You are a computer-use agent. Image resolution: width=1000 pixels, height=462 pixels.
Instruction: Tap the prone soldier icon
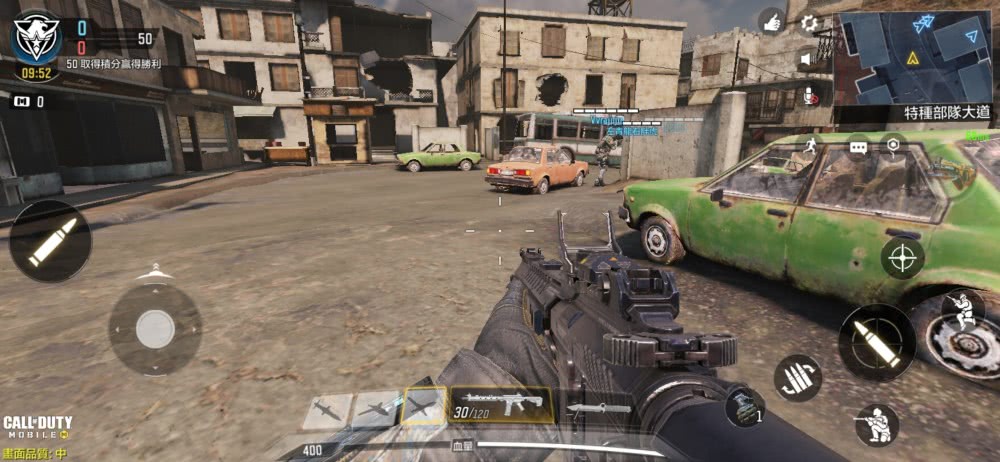point(963,309)
